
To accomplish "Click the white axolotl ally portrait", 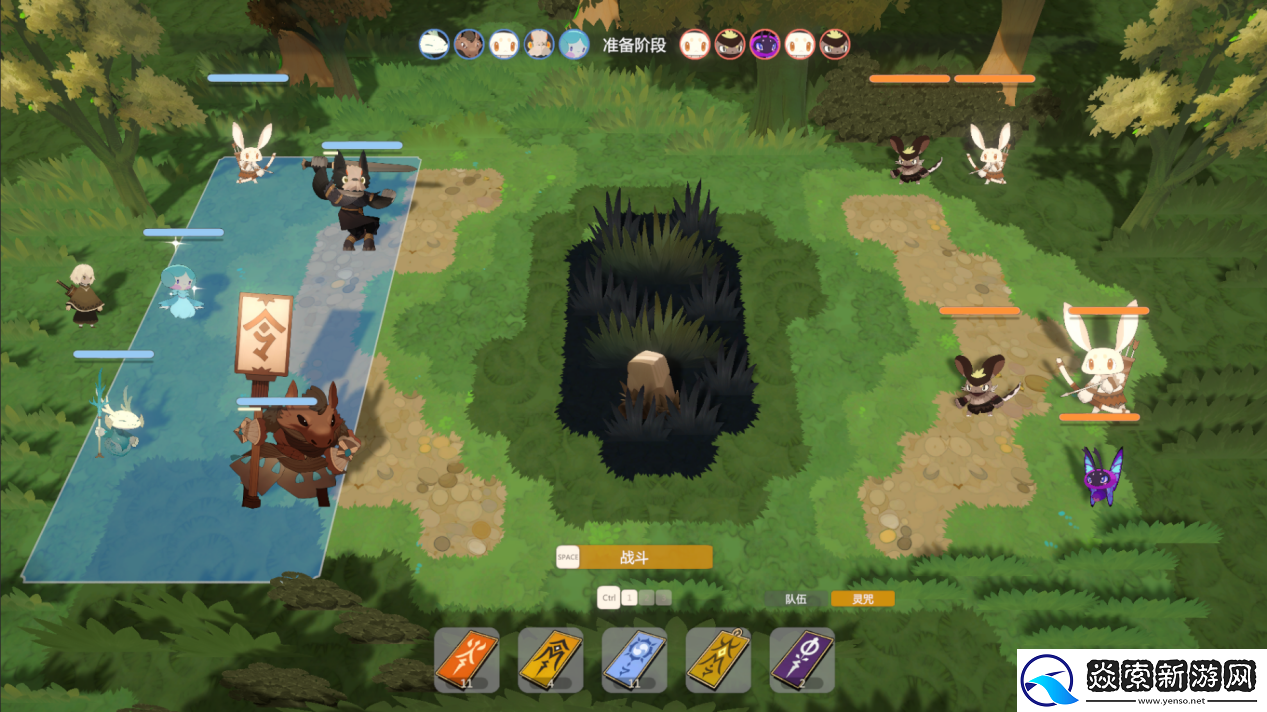I will (434, 44).
